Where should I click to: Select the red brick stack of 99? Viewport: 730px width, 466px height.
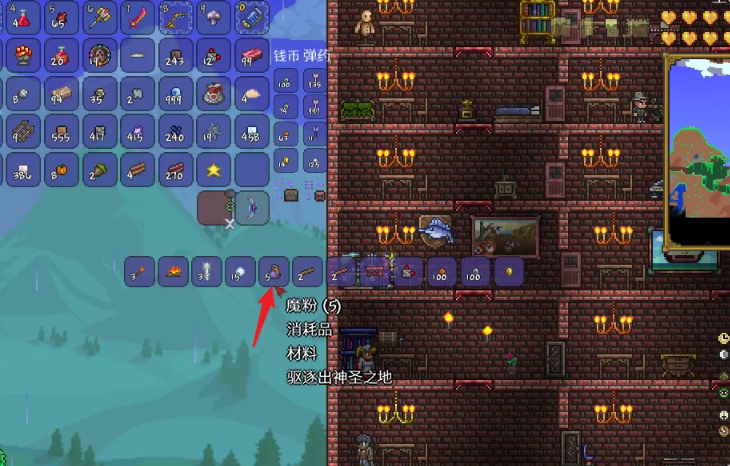tap(251, 56)
